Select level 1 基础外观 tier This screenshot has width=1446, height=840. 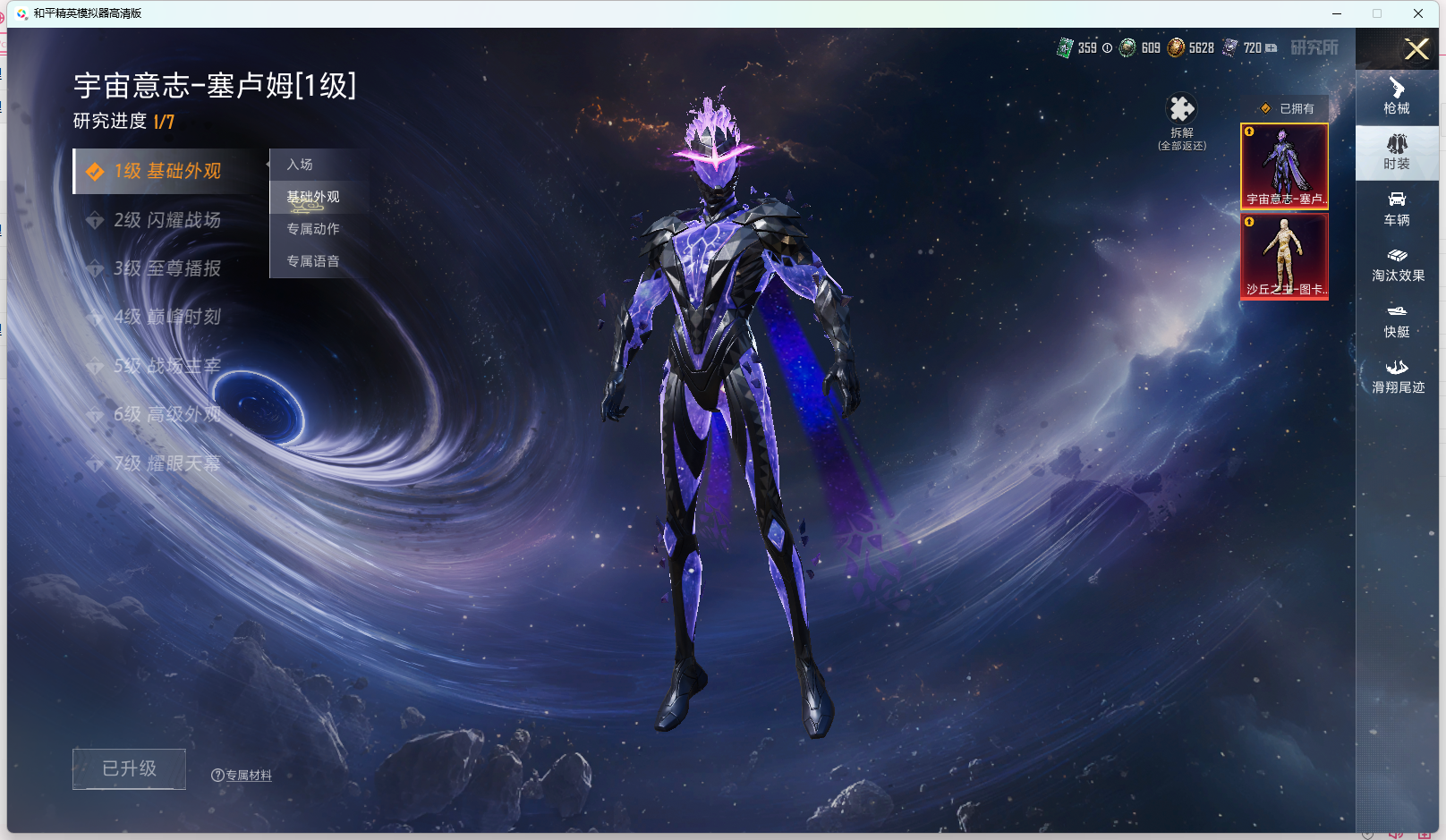click(167, 171)
